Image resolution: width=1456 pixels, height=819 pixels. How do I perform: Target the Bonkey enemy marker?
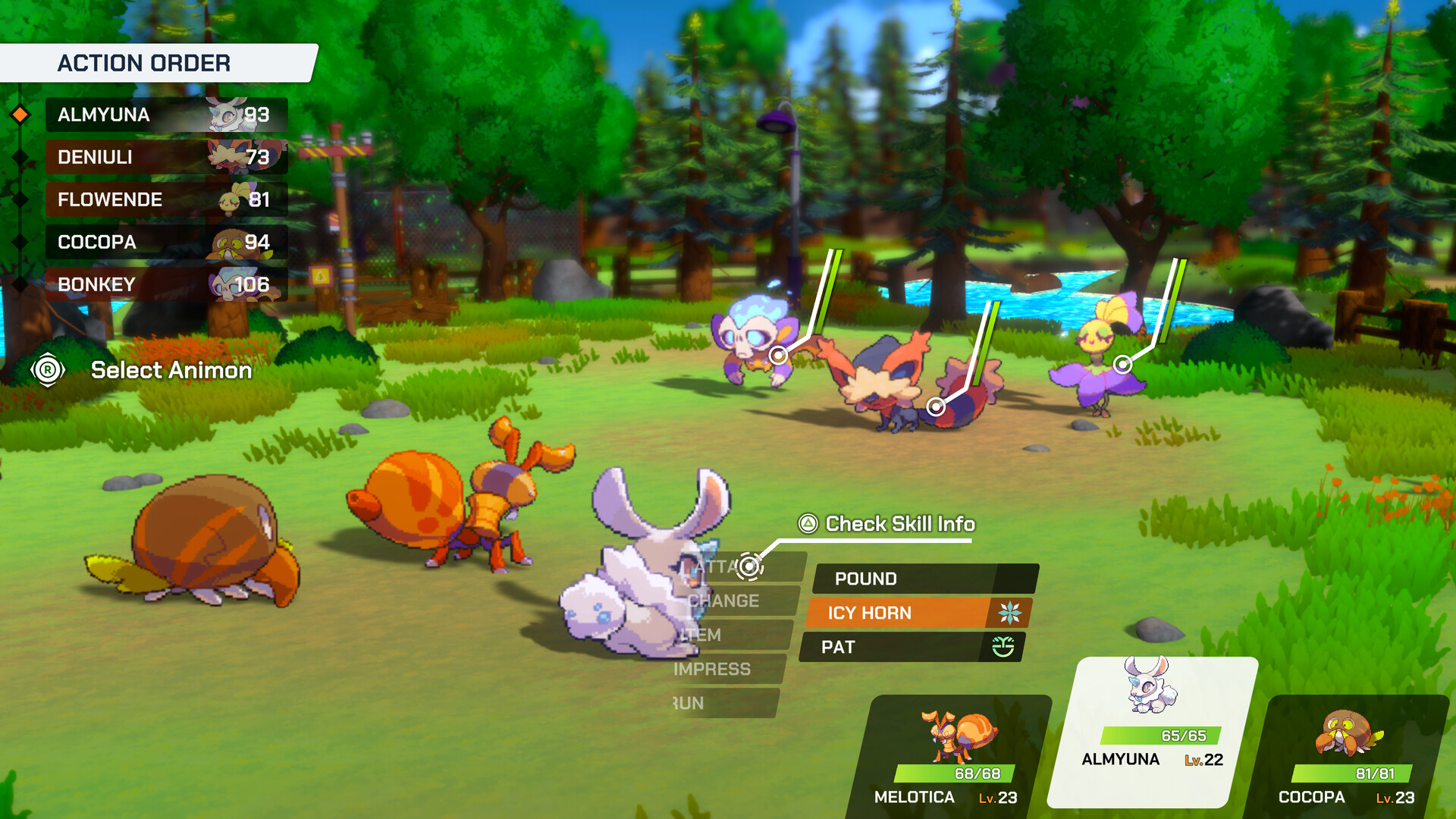778,355
